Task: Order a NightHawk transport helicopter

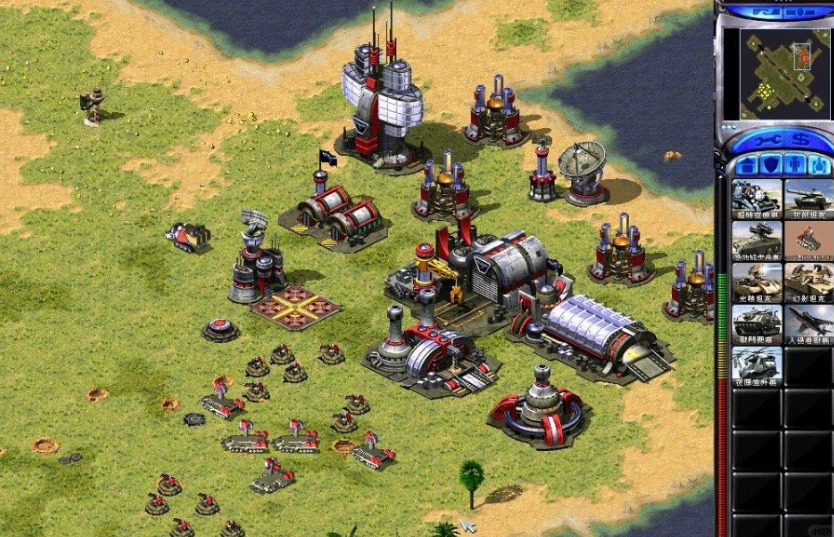Action: coord(756,365)
